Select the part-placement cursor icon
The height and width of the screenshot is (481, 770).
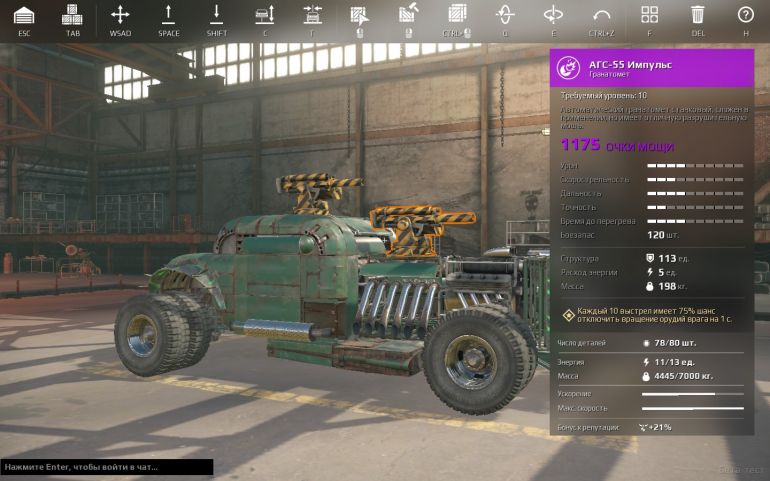[x=360, y=15]
